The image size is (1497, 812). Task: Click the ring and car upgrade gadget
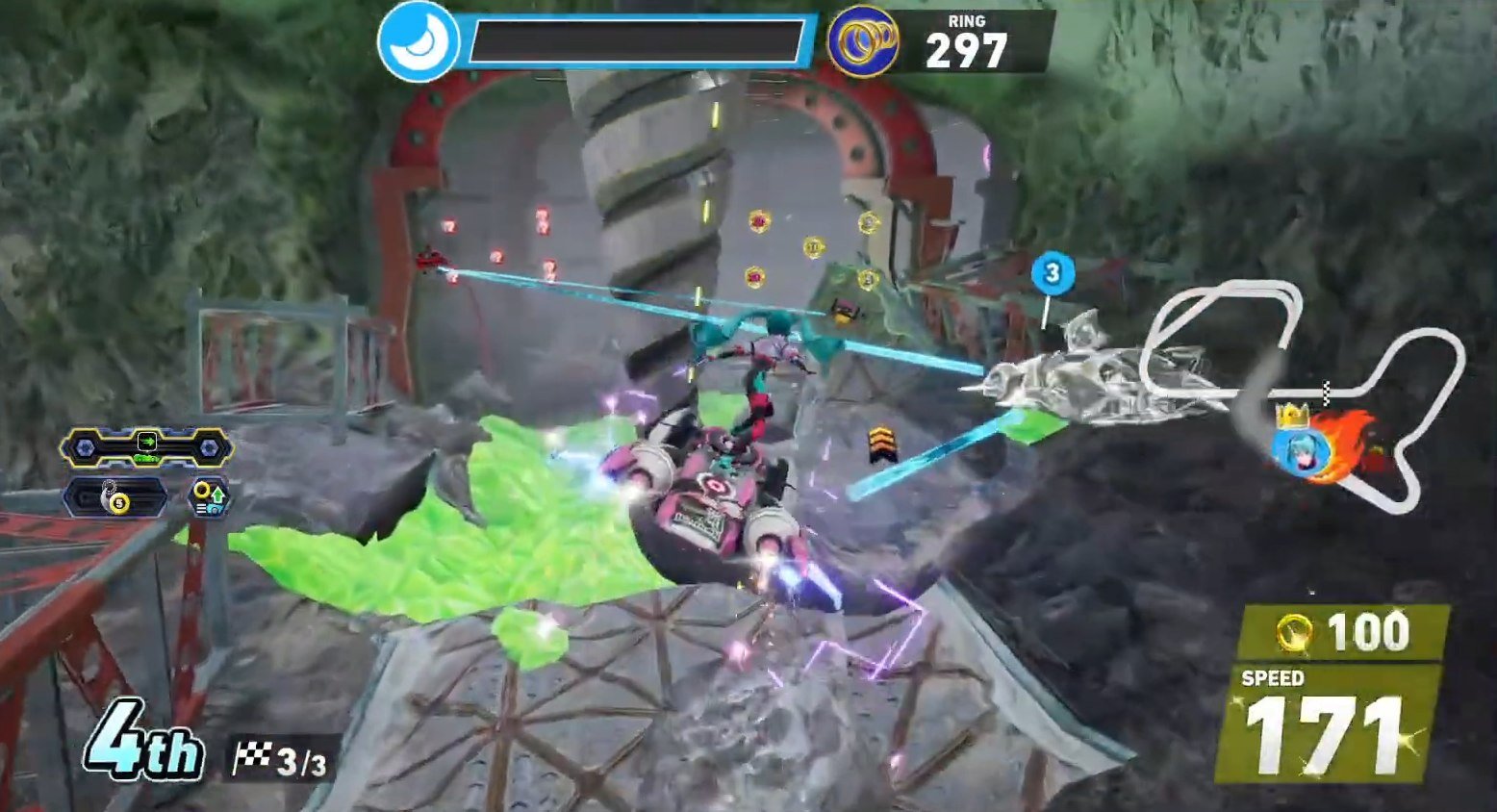[209, 497]
